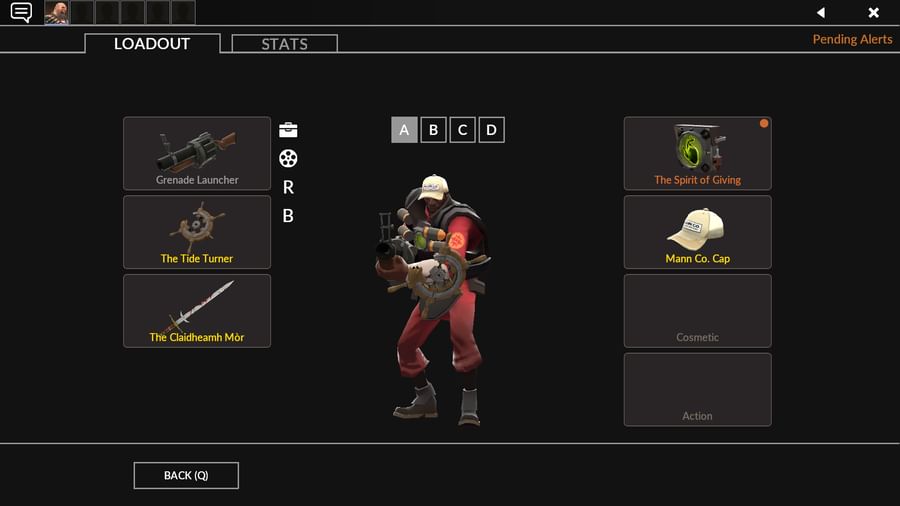Choose loadout preset B

tap(433, 130)
